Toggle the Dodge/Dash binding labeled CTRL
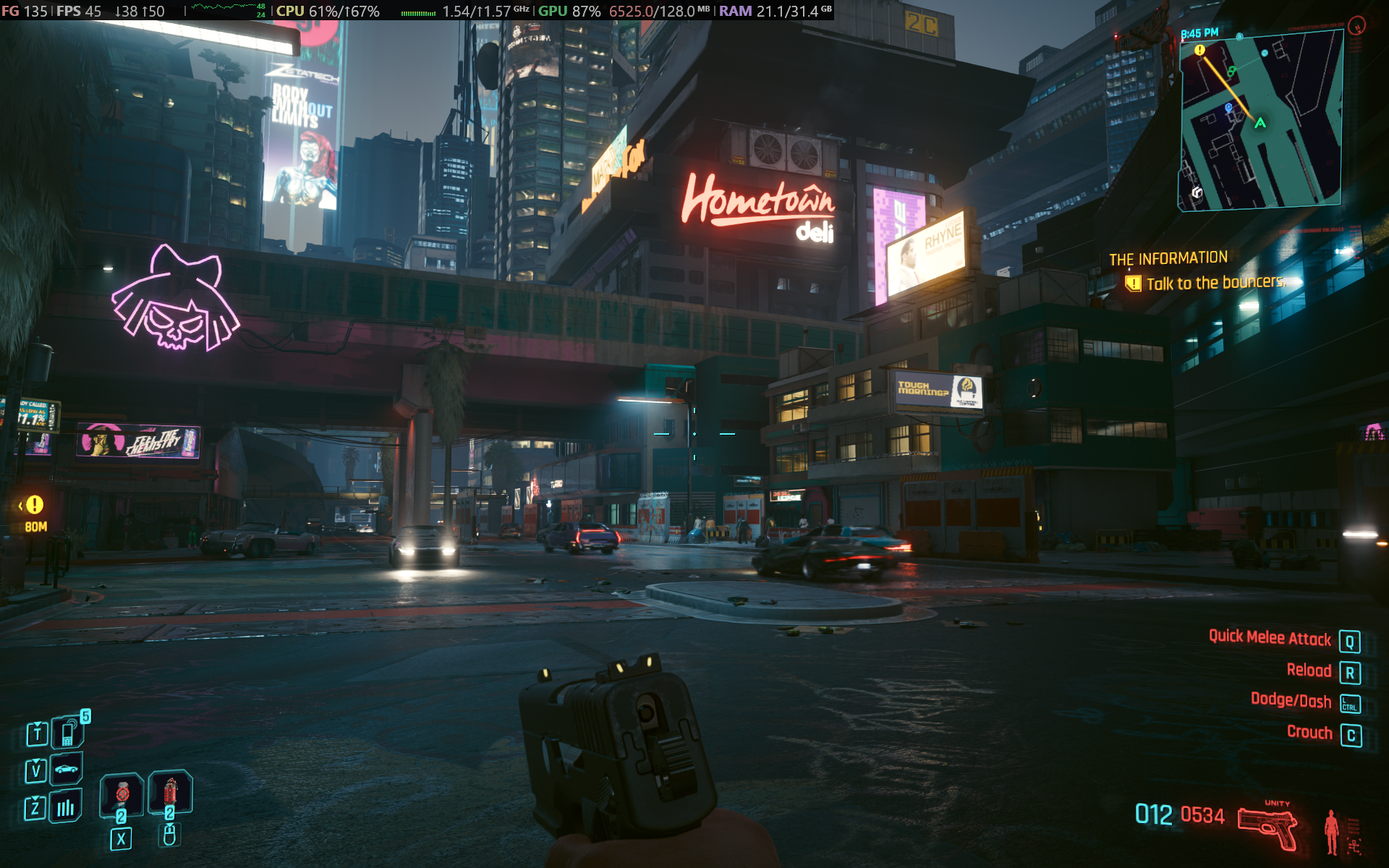Image resolution: width=1389 pixels, height=868 pixels. click(1350, 702)
